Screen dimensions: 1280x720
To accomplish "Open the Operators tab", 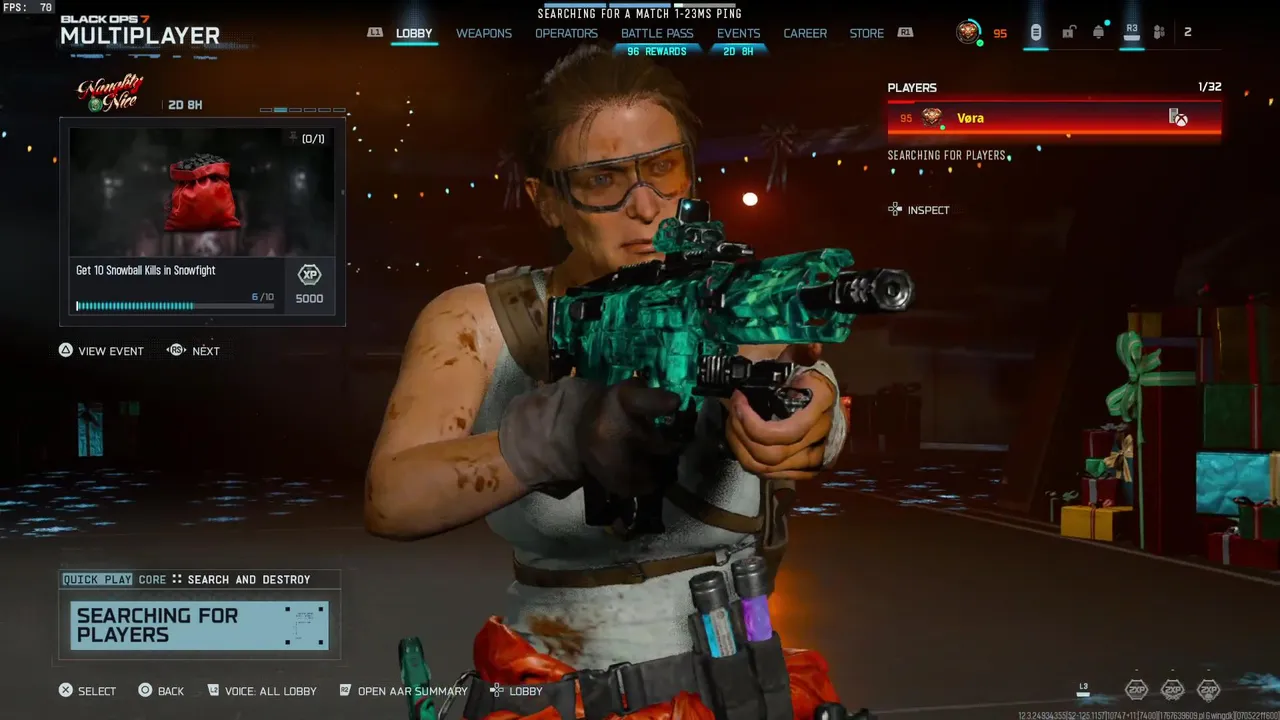I will point(566,33).
